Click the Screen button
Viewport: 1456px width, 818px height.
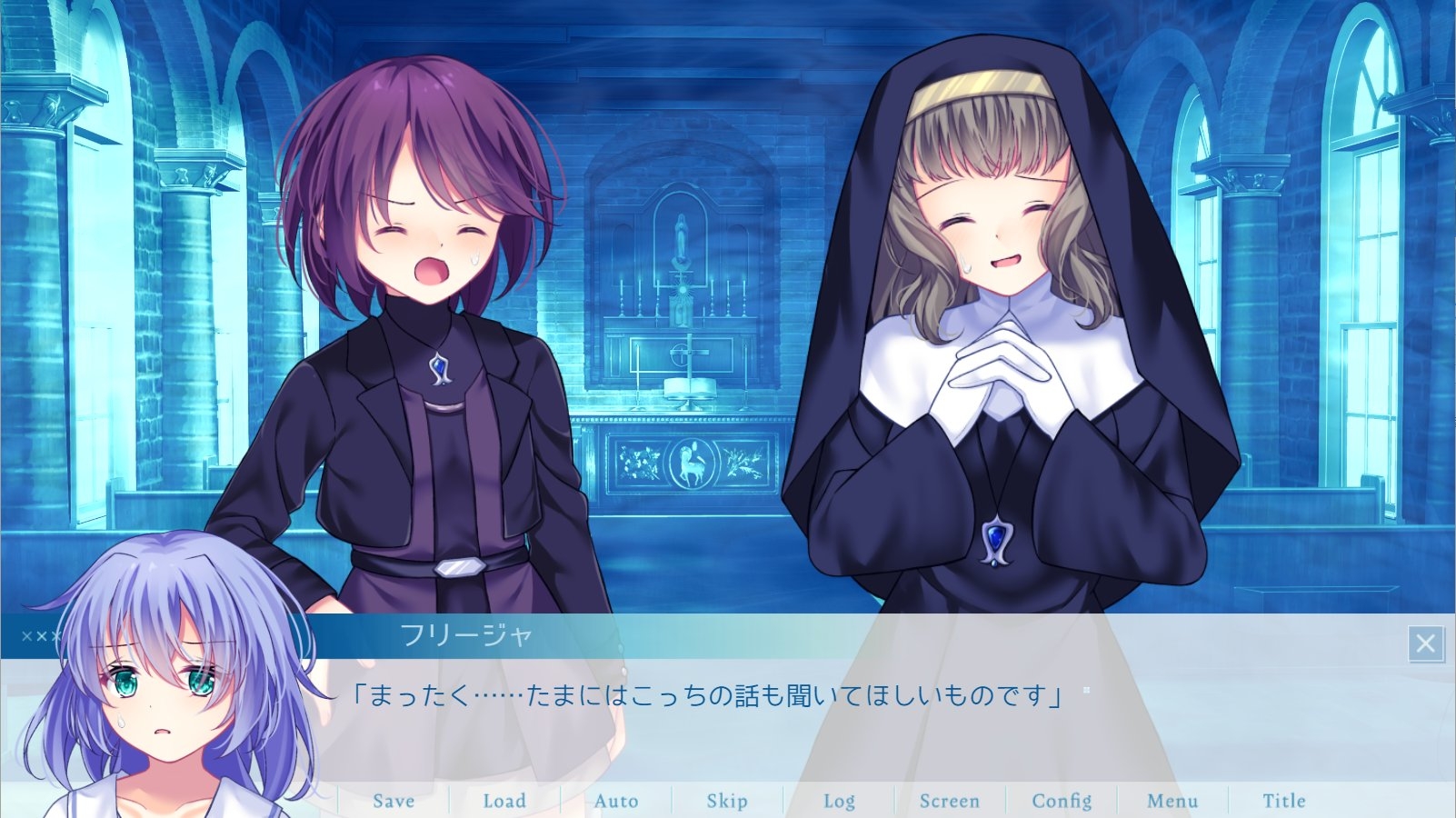pyautogui.click(x=950, y=801)
